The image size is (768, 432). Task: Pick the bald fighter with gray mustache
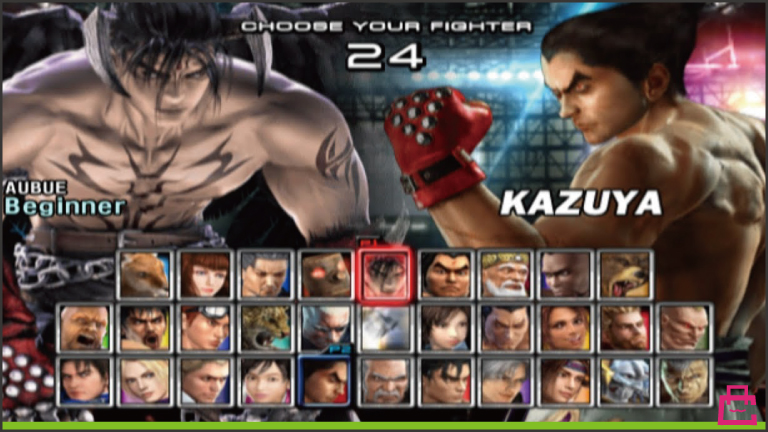coord(385,380)
